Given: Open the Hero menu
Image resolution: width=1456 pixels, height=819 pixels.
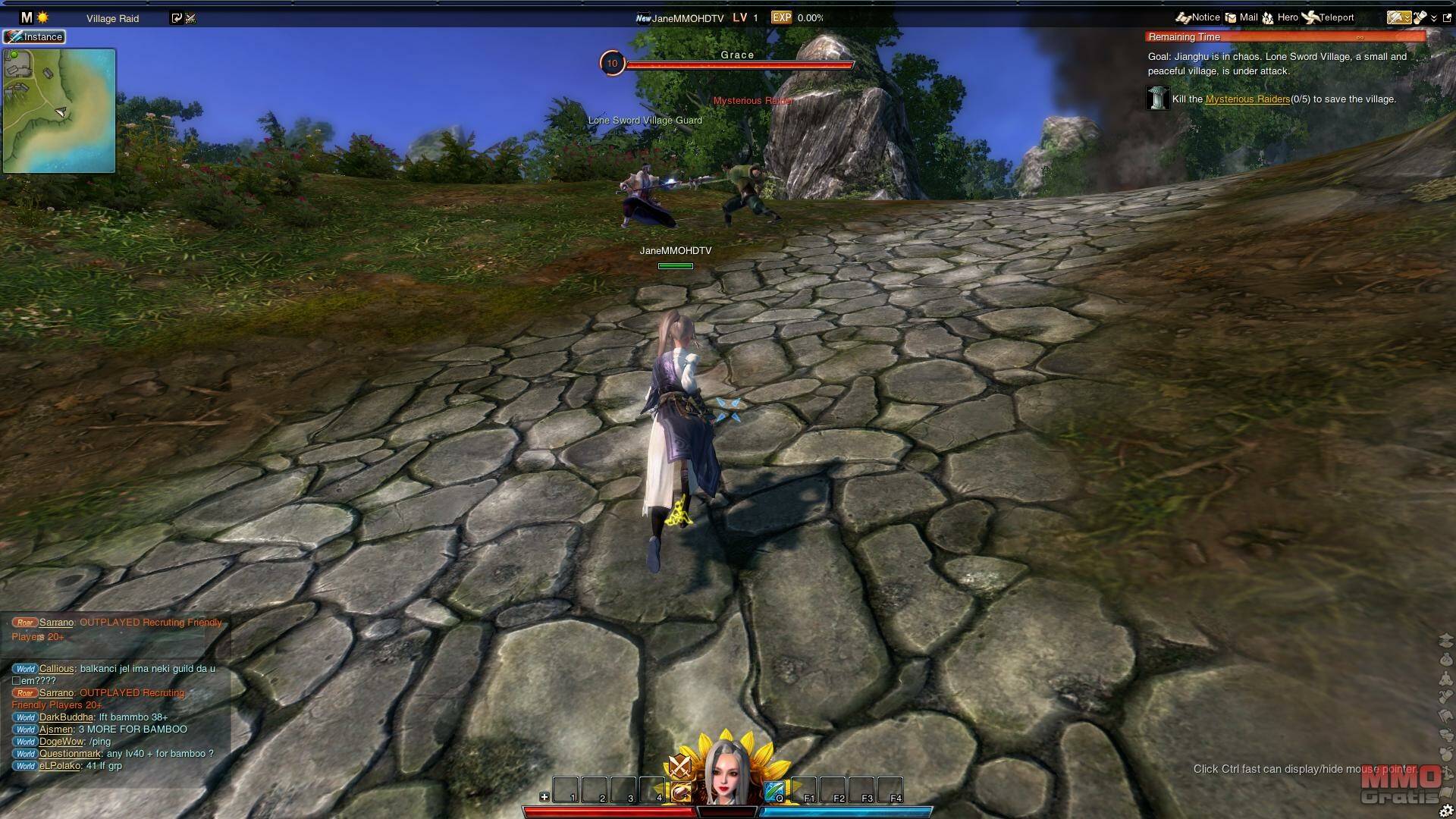Looking at the screenshot, I should [1280, 17].
